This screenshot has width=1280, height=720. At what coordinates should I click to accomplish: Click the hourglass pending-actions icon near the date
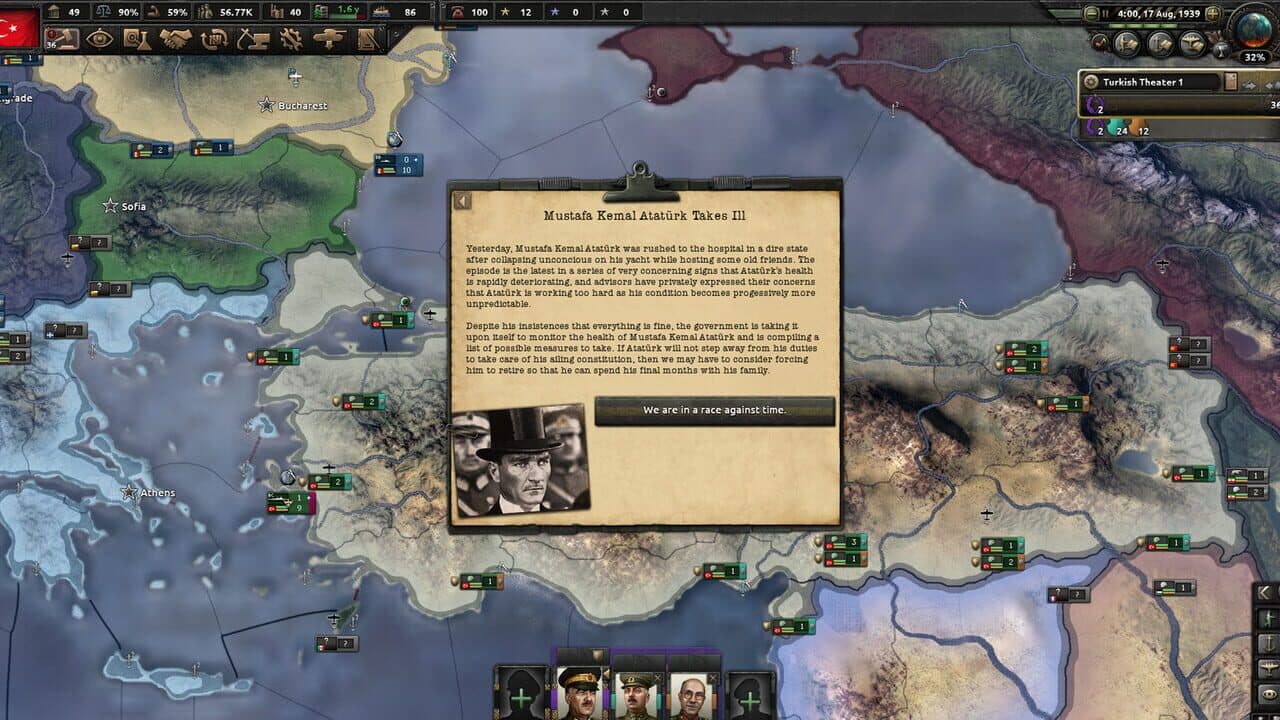point(1221,51)
